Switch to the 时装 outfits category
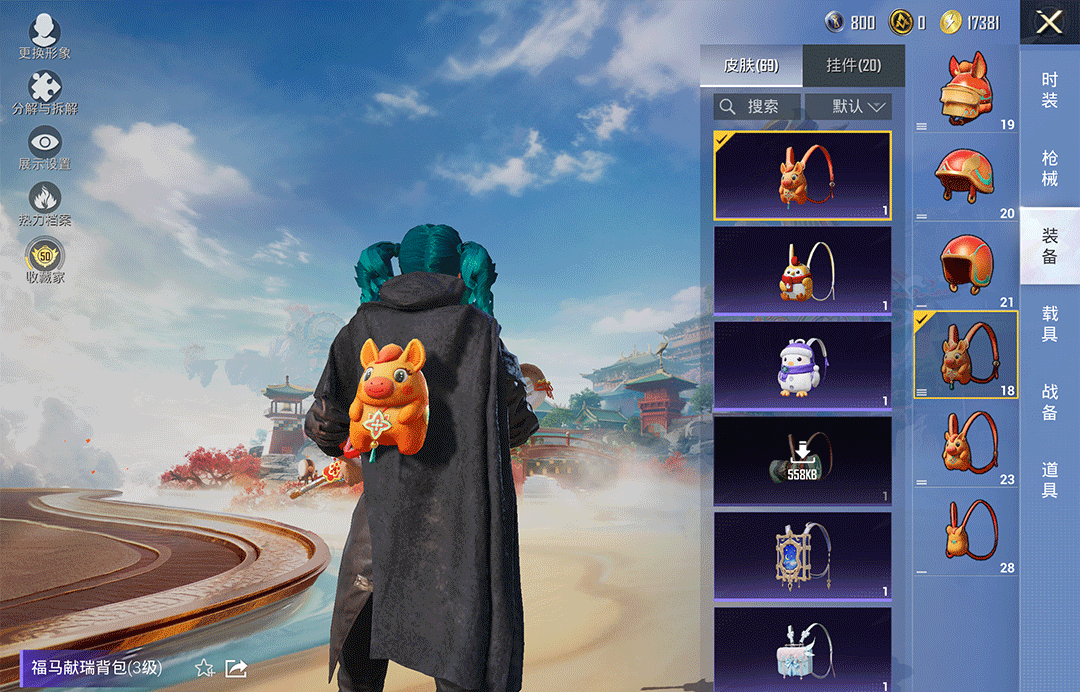 coord(1049,90)
